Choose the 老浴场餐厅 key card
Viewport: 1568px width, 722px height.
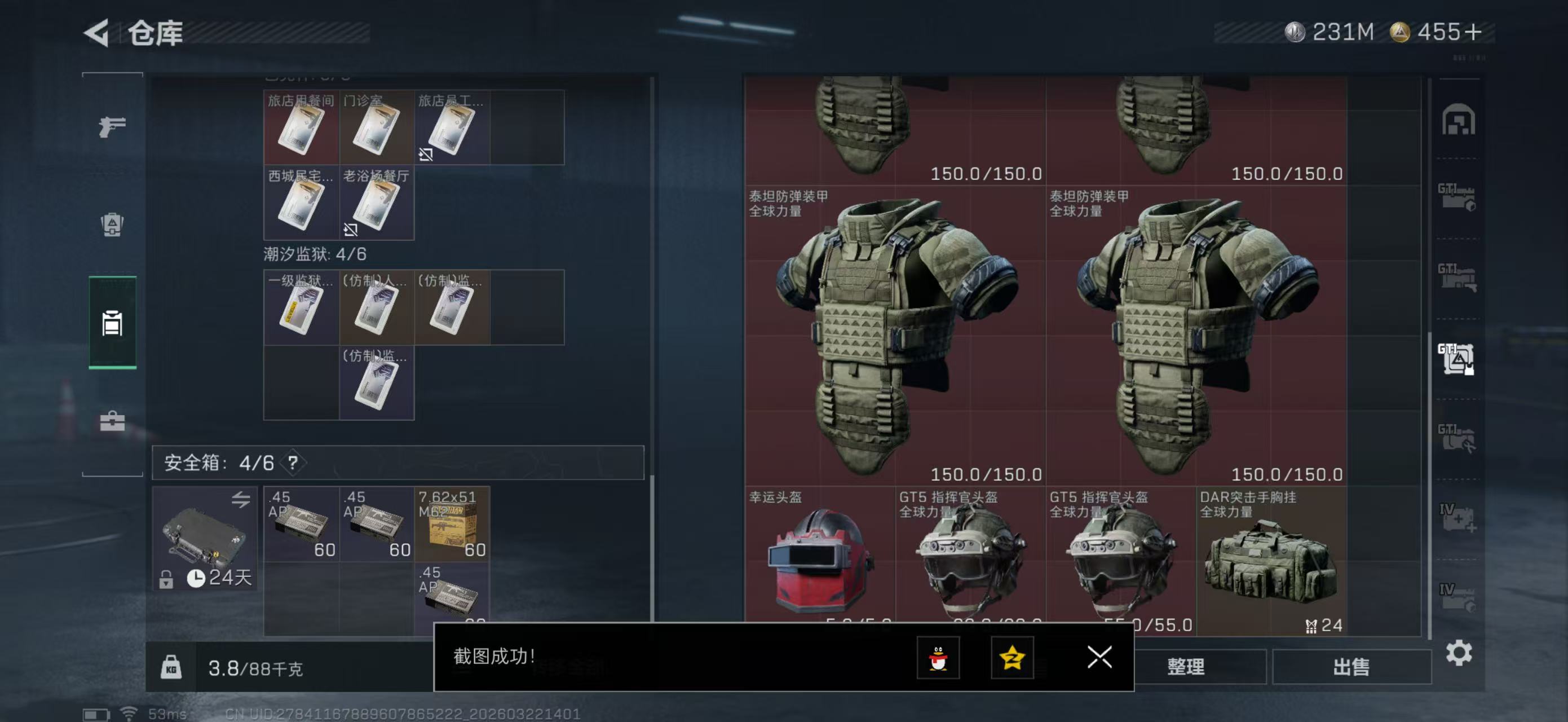[x=376, y=203]
